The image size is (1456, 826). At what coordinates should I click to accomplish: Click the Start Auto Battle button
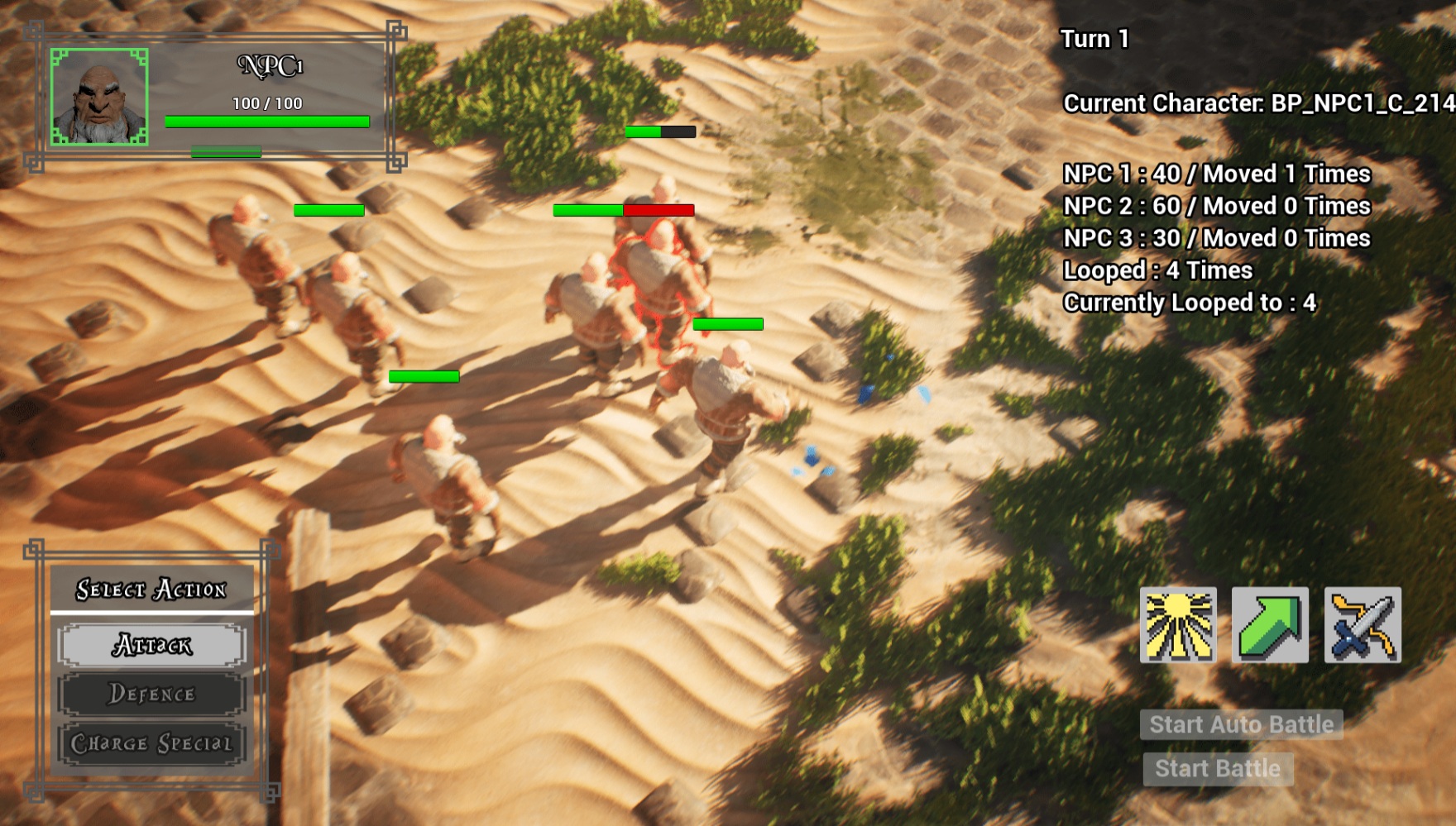pos(1241,724)
